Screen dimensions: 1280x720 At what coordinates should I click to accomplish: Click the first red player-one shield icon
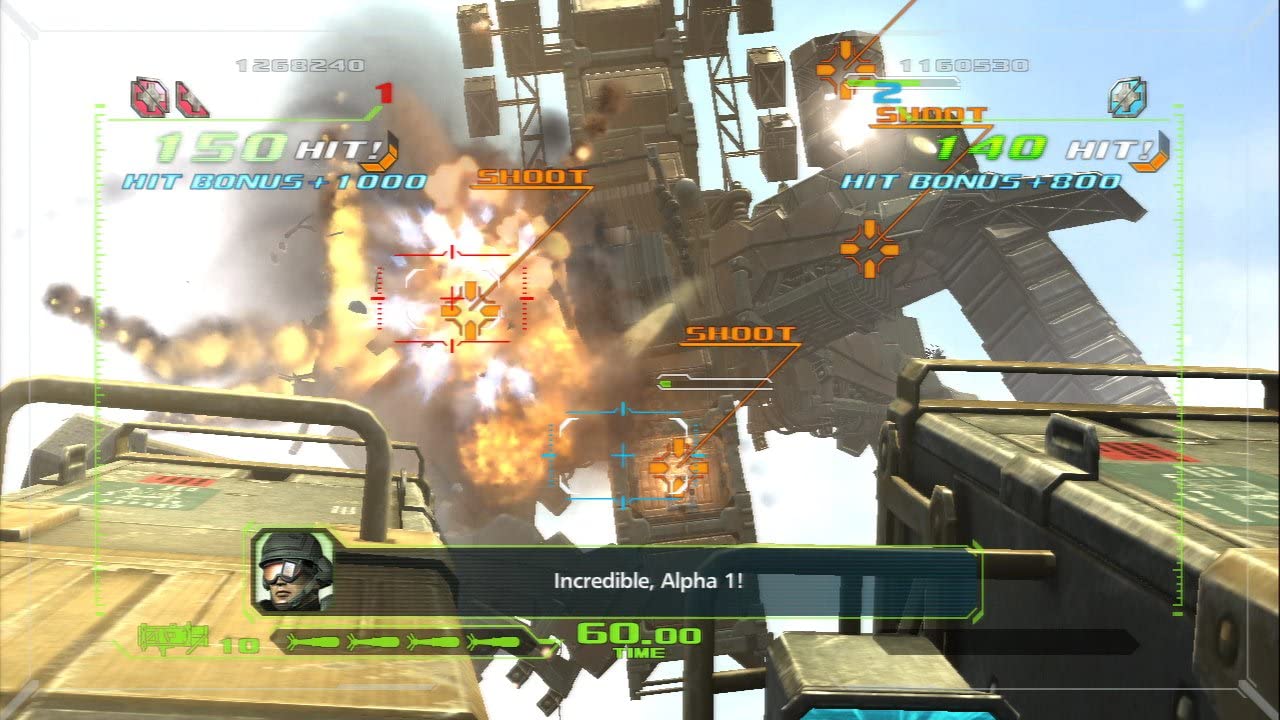[149, 97]
